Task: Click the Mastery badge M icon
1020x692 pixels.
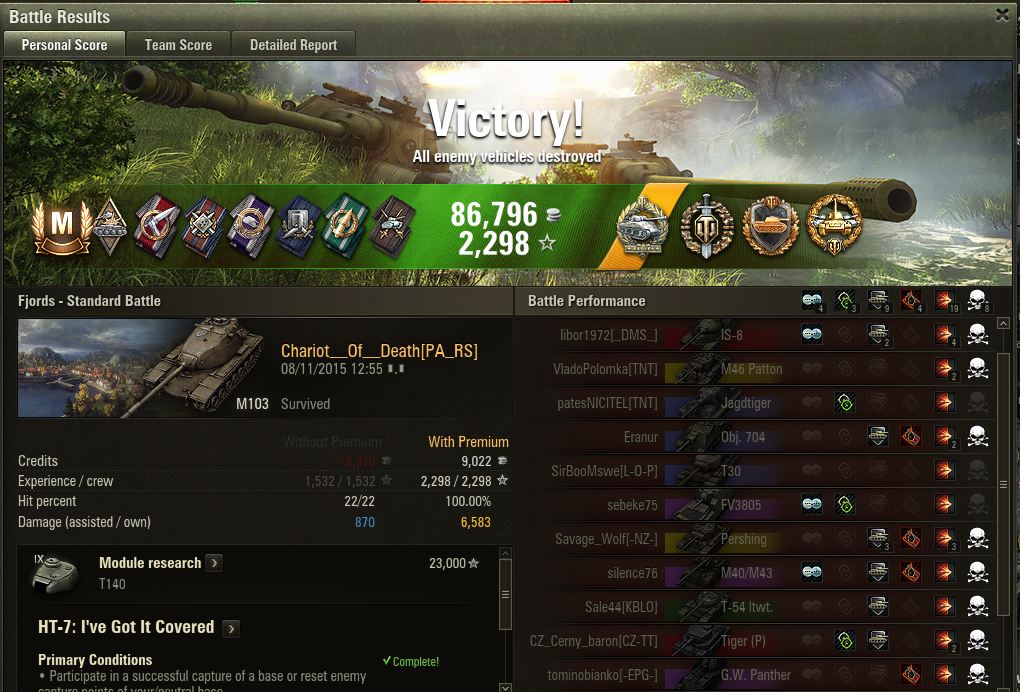Action: (x=61, y=225)
